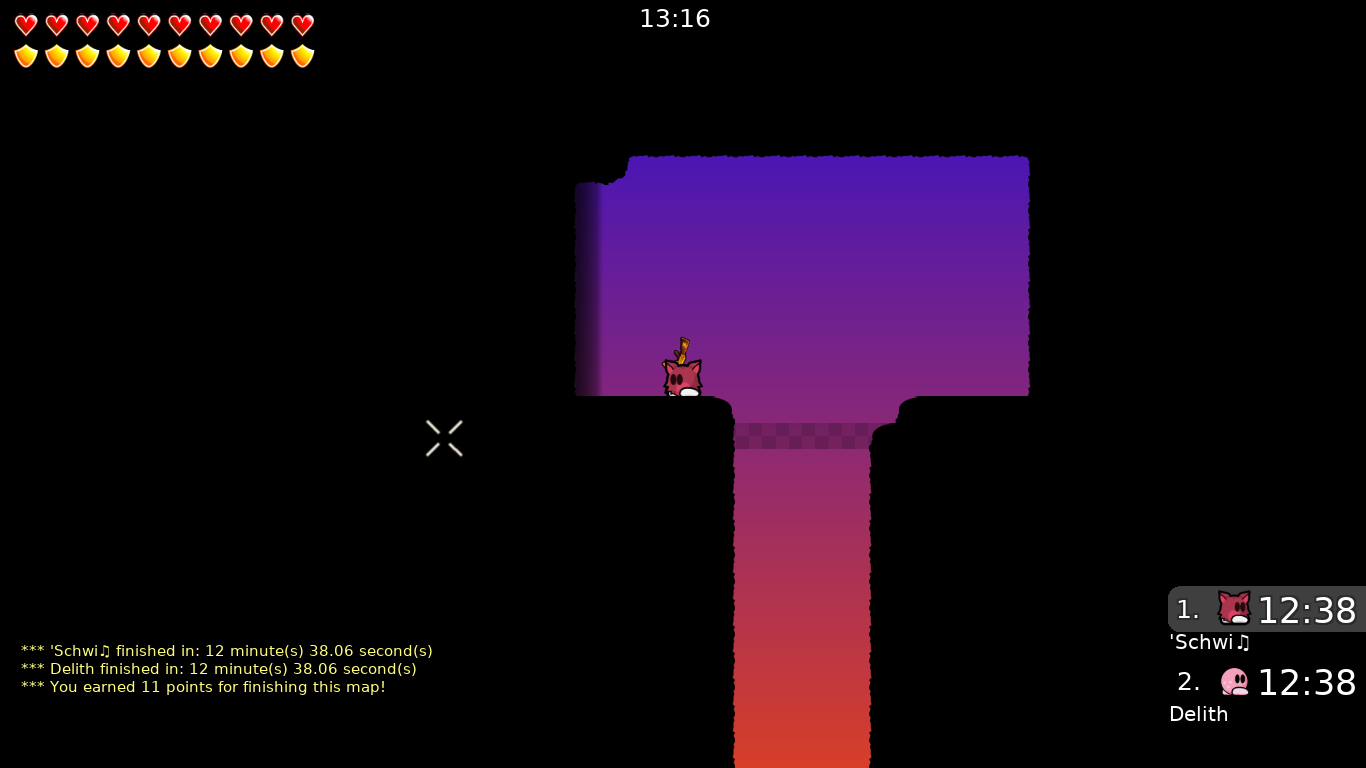This screenshot has width=1366, height=768.
Task: Click the crosshair reticle on the map
Action: (x=444, y=438)
